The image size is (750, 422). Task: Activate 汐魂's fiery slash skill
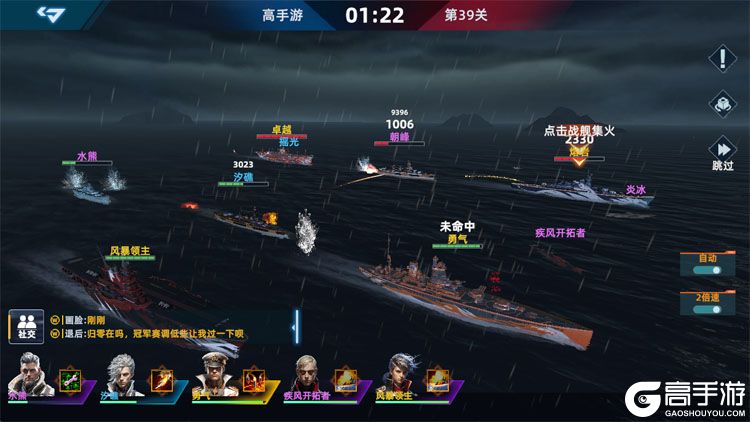pyautogui.click(x=160, y=380)
